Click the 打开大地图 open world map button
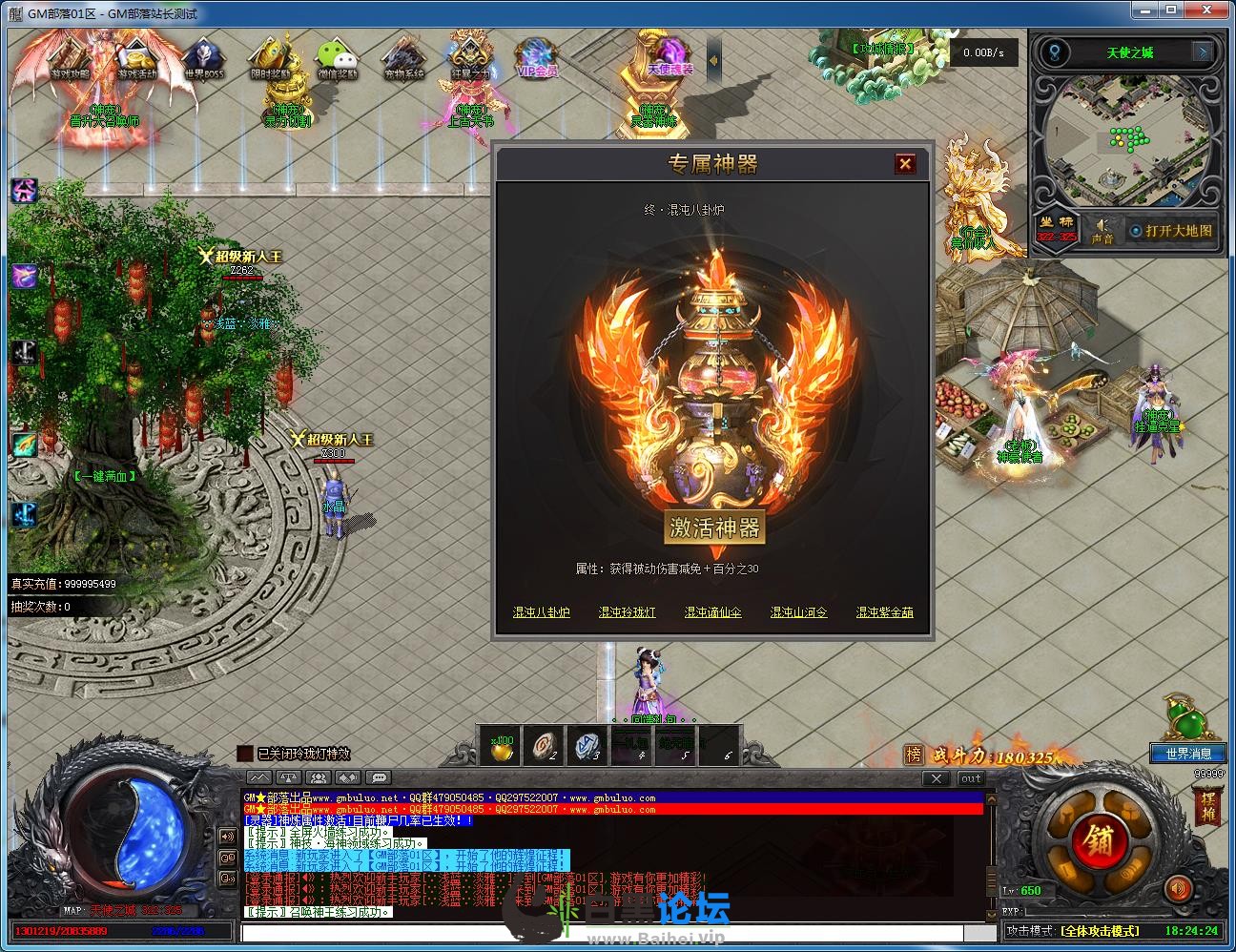Viewport: 1236px width, 952px height. [1171, 231]
